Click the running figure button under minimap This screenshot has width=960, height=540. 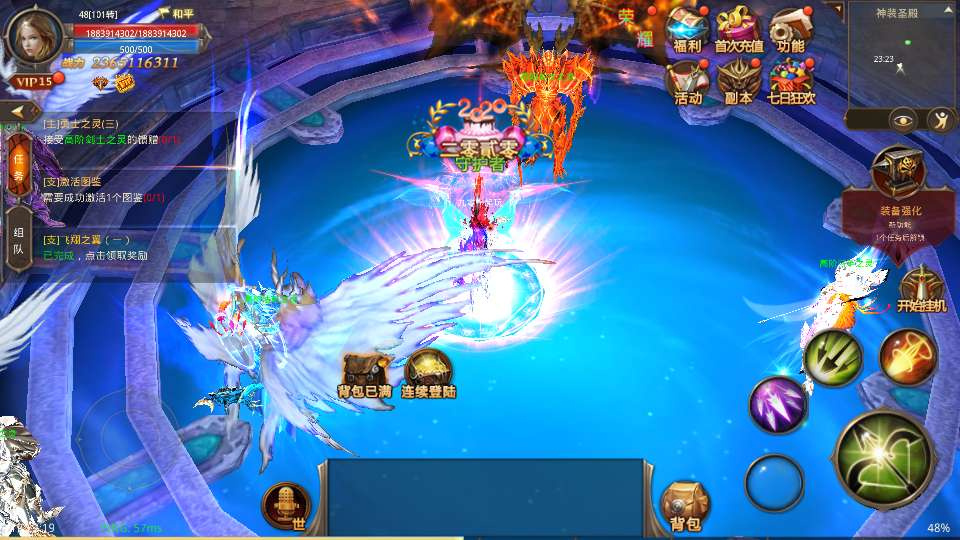[x=940, y=120]
